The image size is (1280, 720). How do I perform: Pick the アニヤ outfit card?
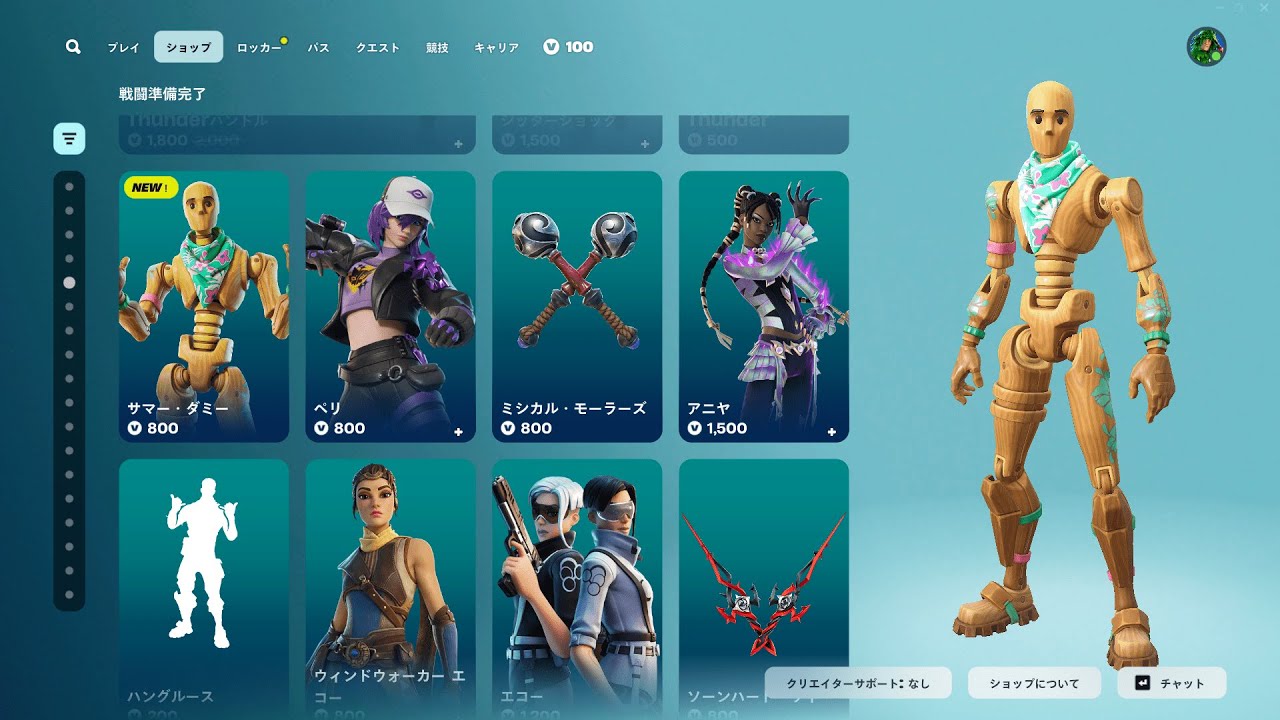point(764,306)
